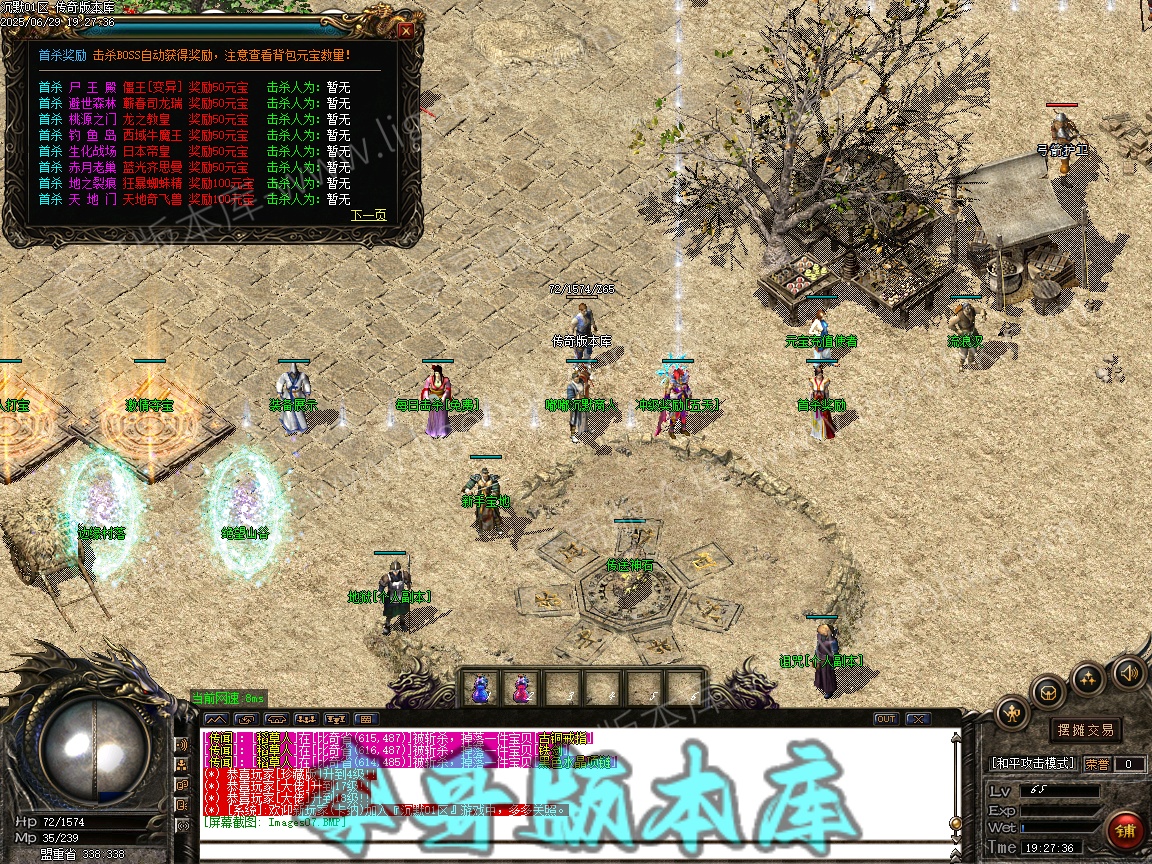Image resolution: width=1152 pixels, height=864 pixels.
Task: Toggle sound with the speaker icon
Action: (x=1128, y=672)
